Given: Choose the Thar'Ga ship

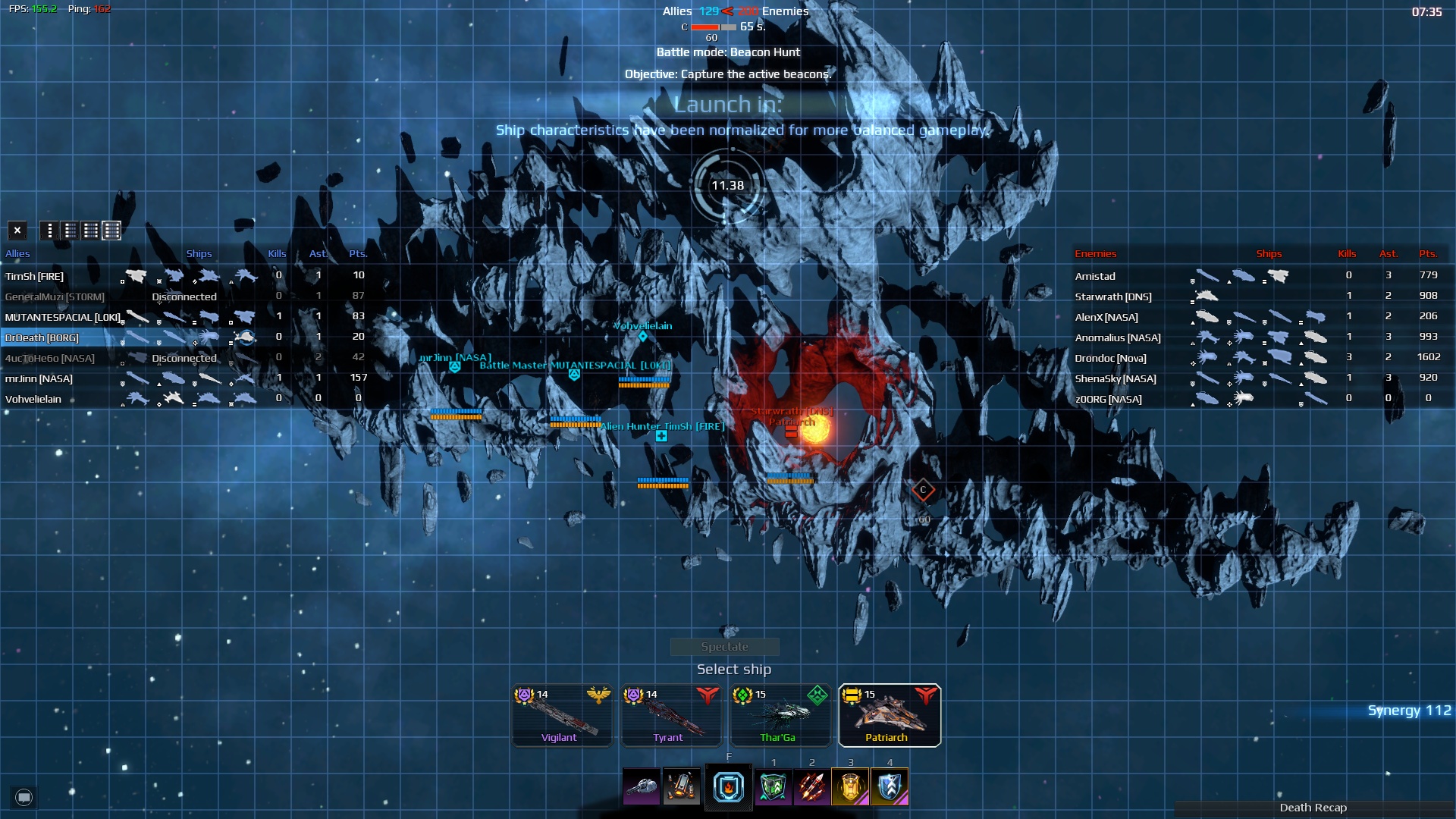Looking at the screenshot, I should click(780, 714).
